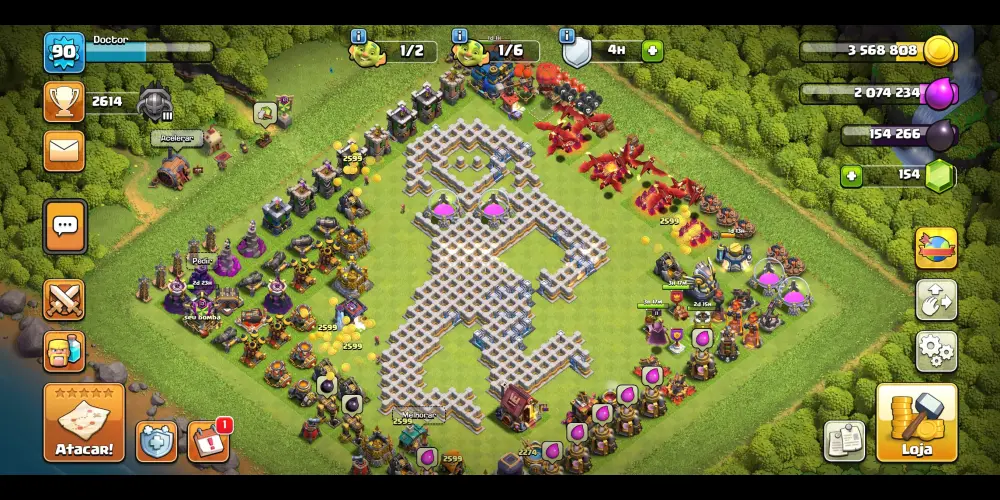Tap the Atacar! attack button
This screenshot has height=500, width=1000.
click(x=84, y=423)
